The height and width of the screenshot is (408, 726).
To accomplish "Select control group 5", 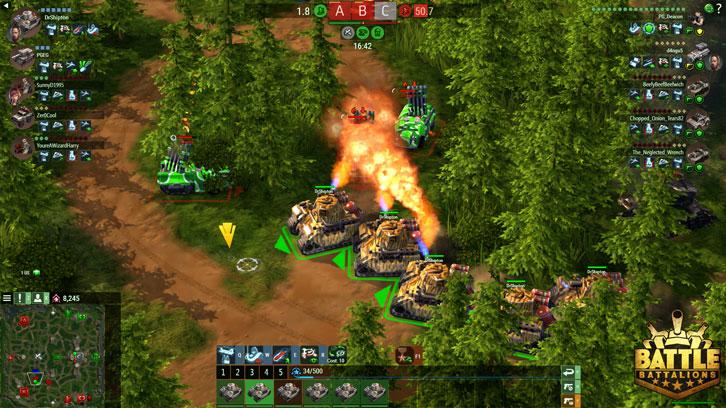I will coord(281,372).
